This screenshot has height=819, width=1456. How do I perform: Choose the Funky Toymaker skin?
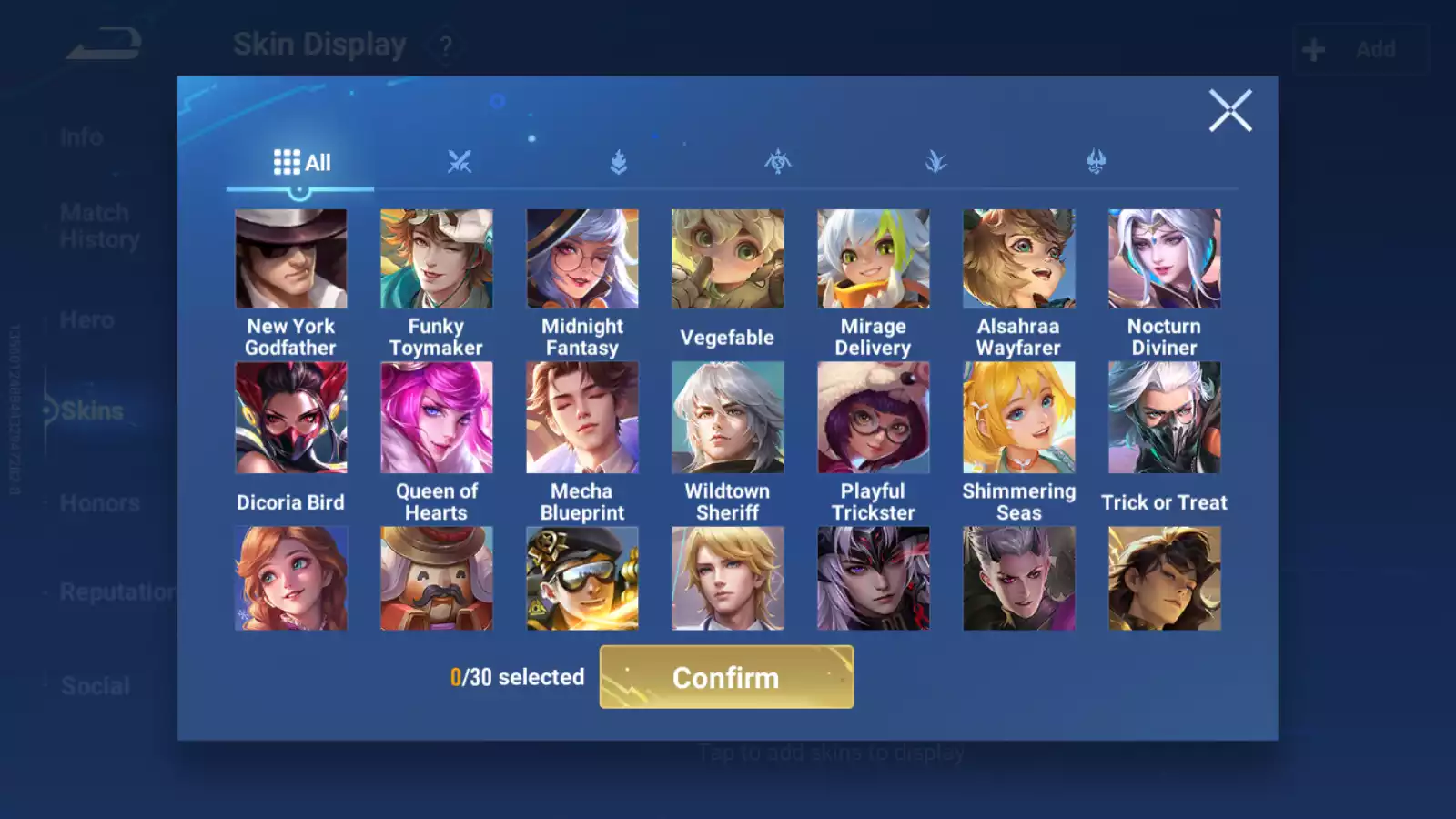[437, 259]
